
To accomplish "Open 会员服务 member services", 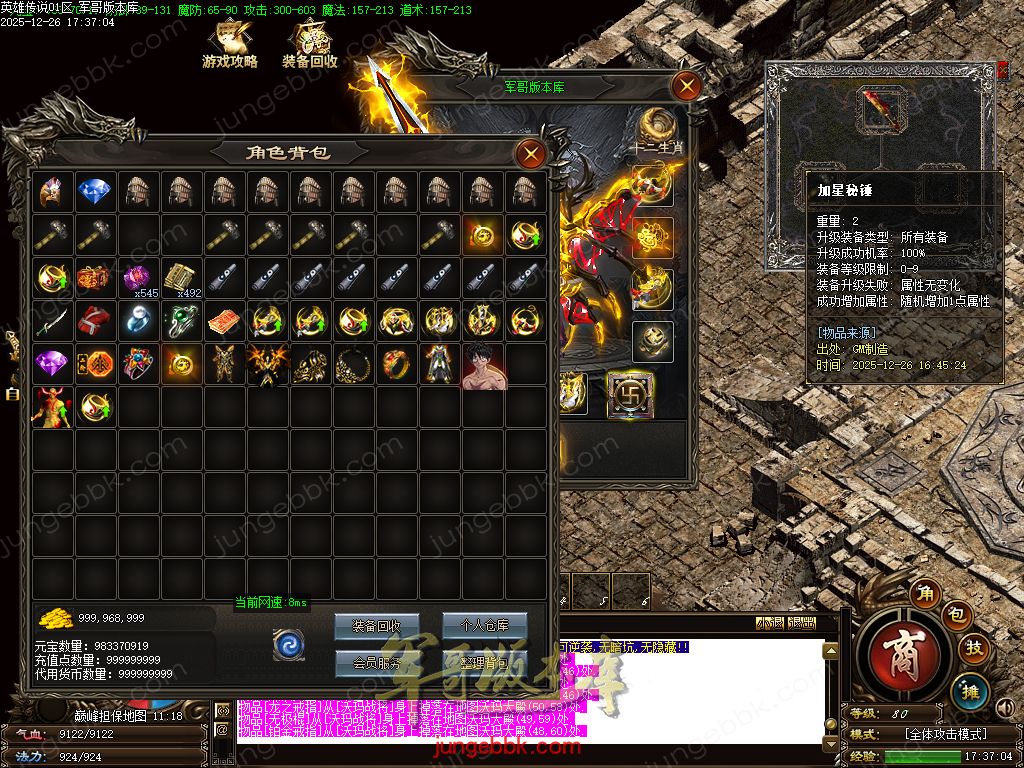I will (376, 662).
